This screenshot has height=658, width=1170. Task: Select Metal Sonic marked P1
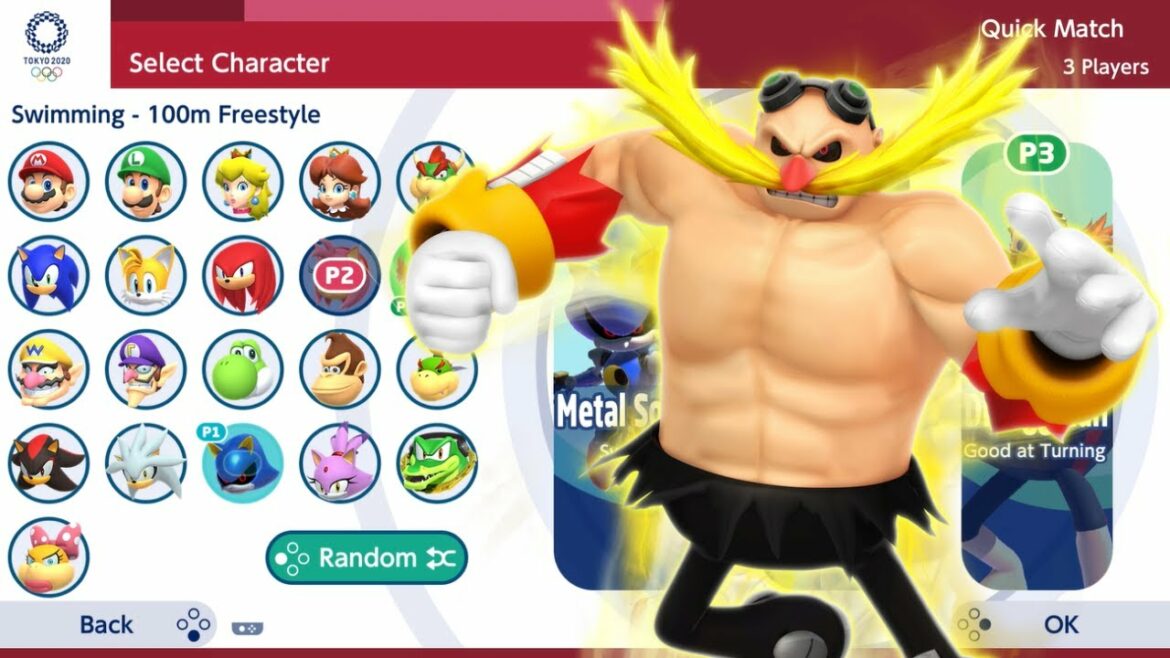(243, 463)
